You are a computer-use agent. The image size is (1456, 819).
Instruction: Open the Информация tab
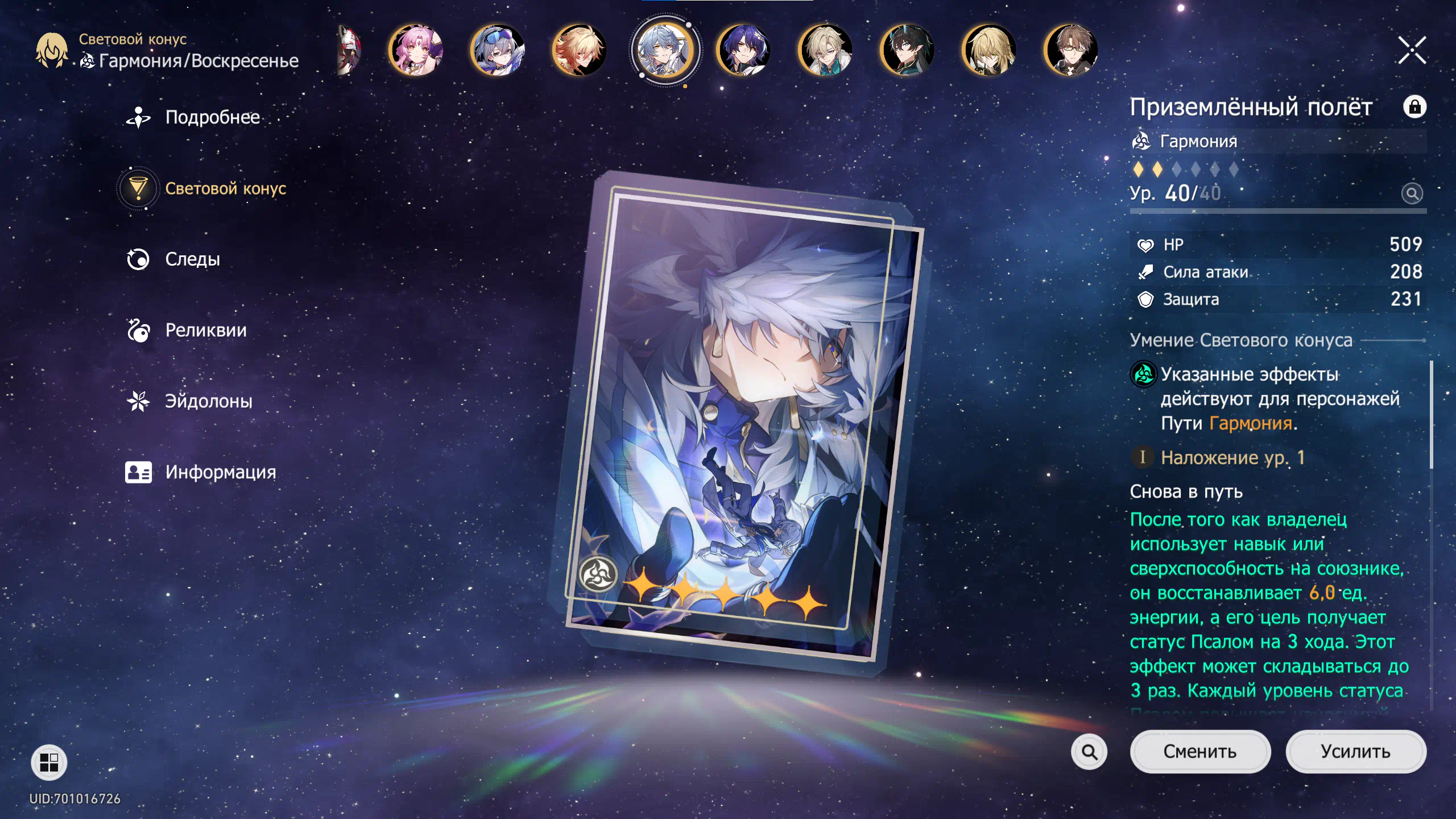click(220, 473)
